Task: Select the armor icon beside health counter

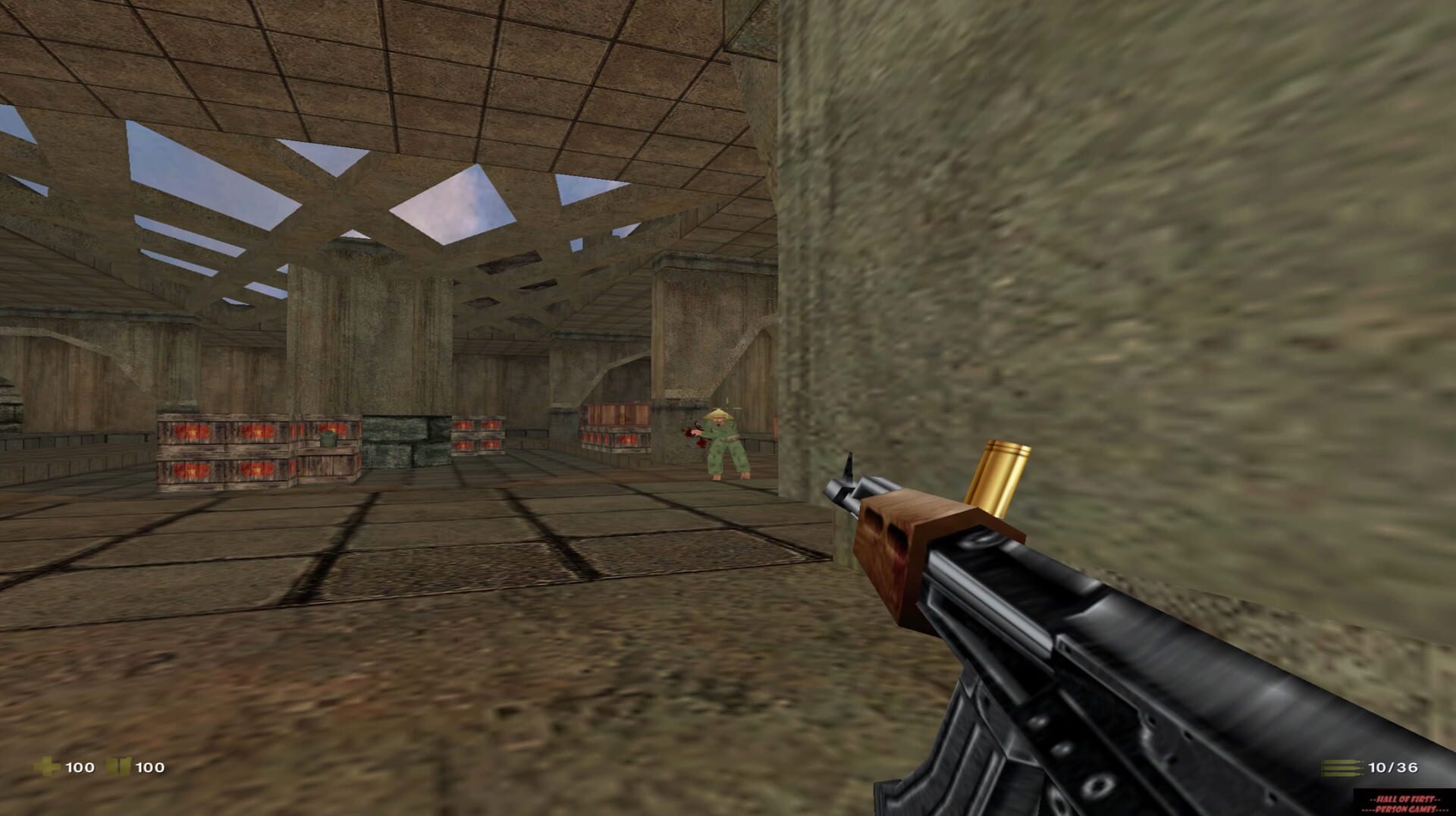Action: (119, 766)
